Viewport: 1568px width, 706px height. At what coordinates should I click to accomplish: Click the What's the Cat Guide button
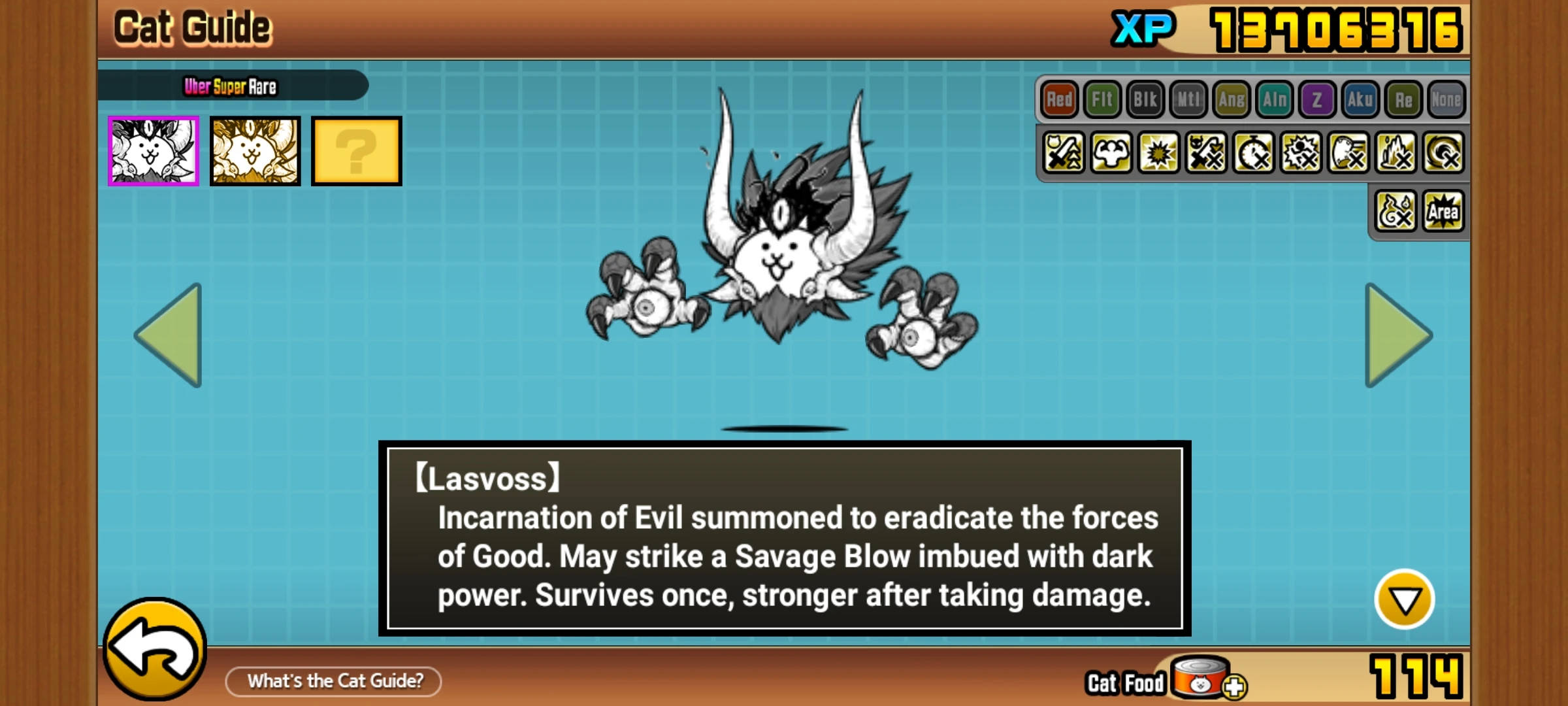(x=333, y=681)
